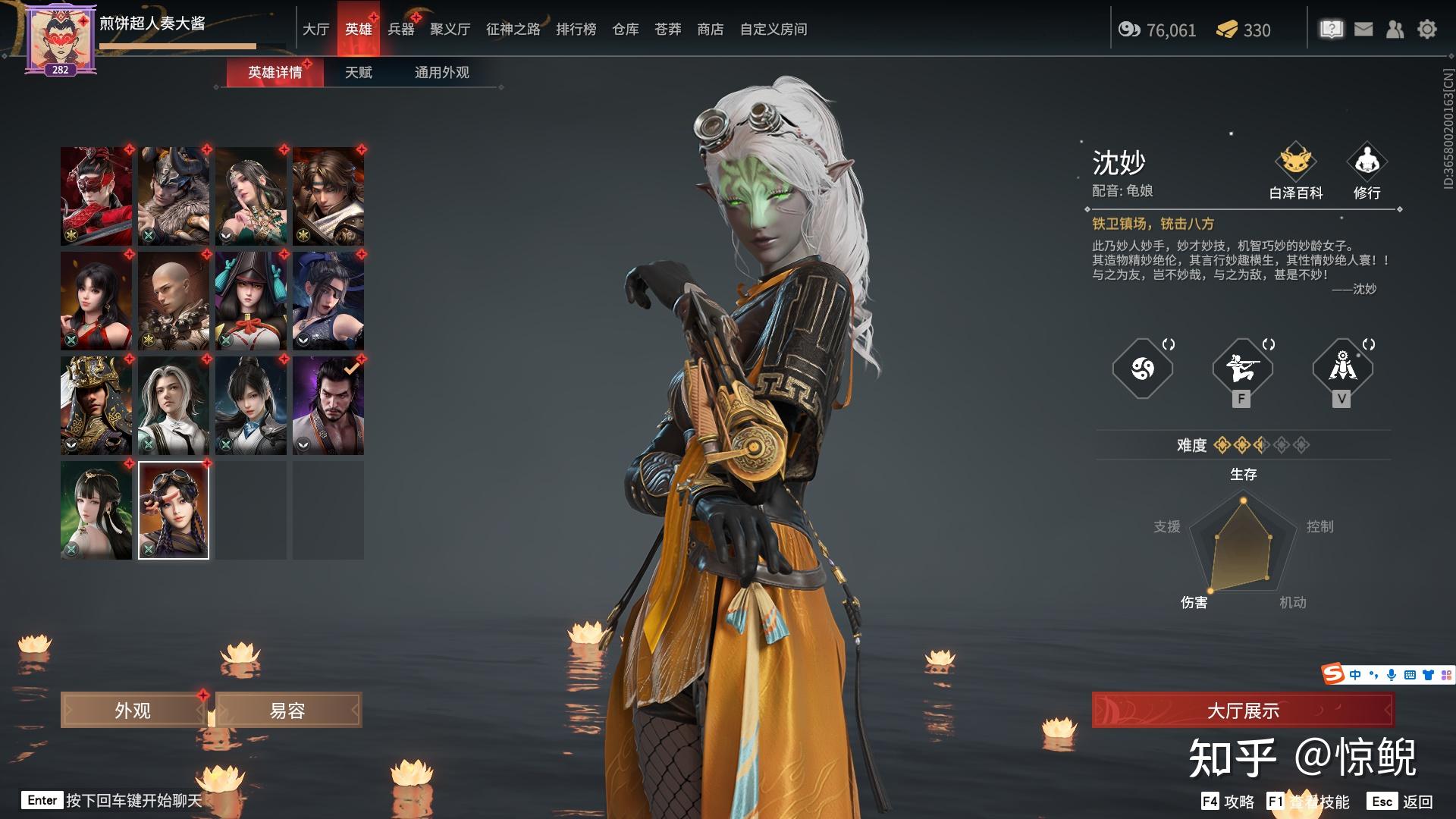Click the 大厅展示 lobby display button

click(1242, 711)
